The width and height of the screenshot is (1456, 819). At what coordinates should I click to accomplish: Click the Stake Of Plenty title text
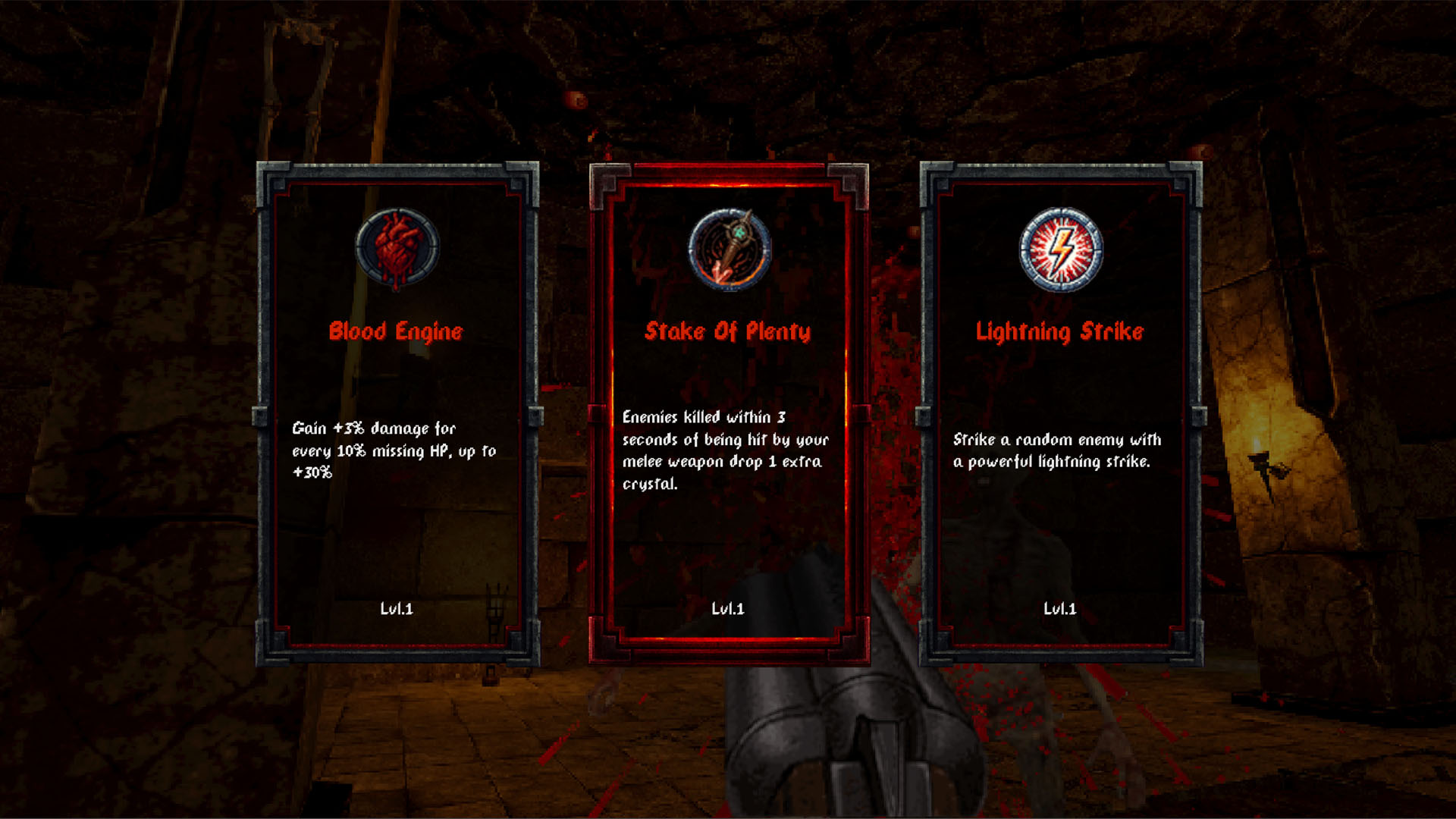[x=729, y=331]
